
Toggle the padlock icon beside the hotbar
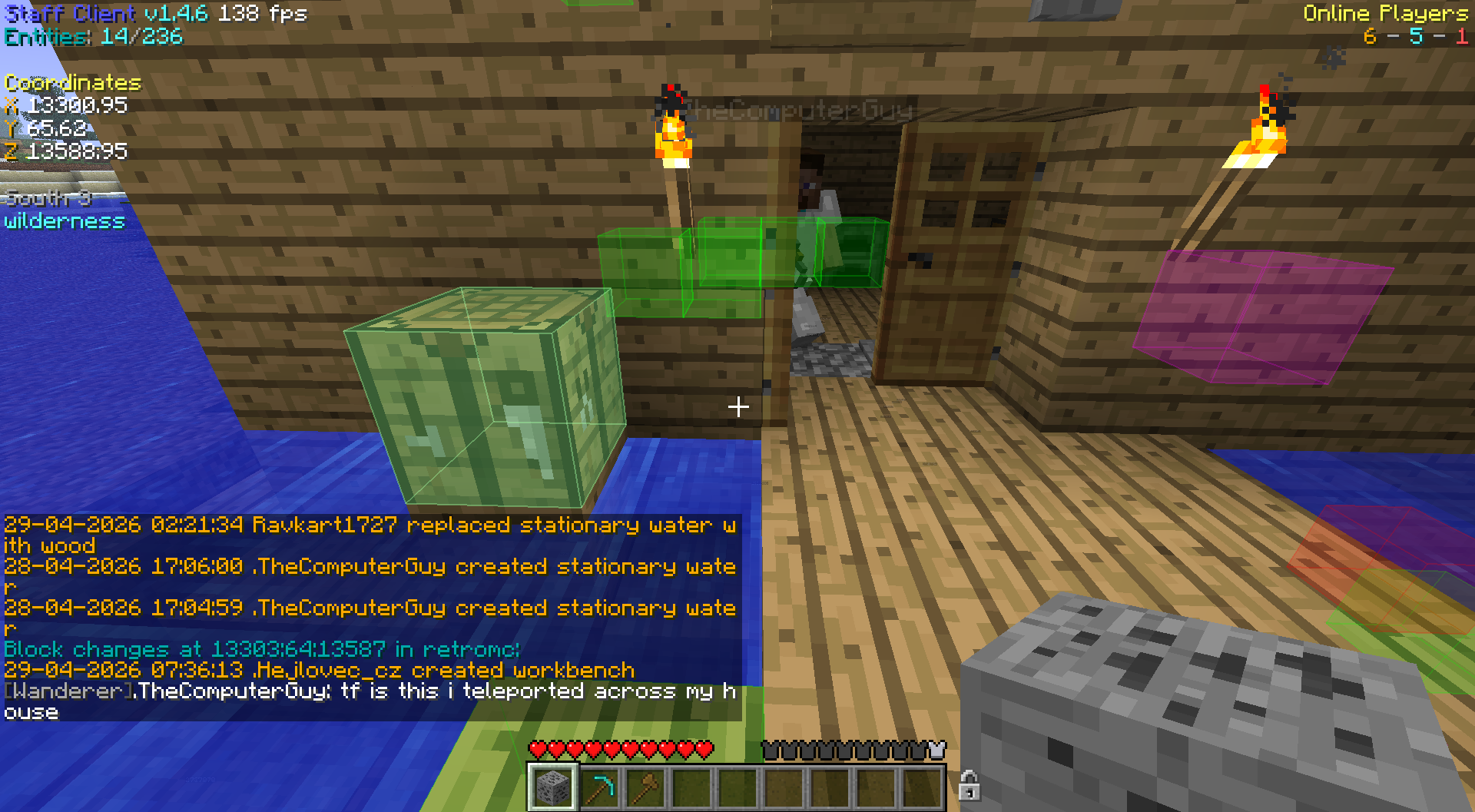pyautogui.click(x=969, y=786)
